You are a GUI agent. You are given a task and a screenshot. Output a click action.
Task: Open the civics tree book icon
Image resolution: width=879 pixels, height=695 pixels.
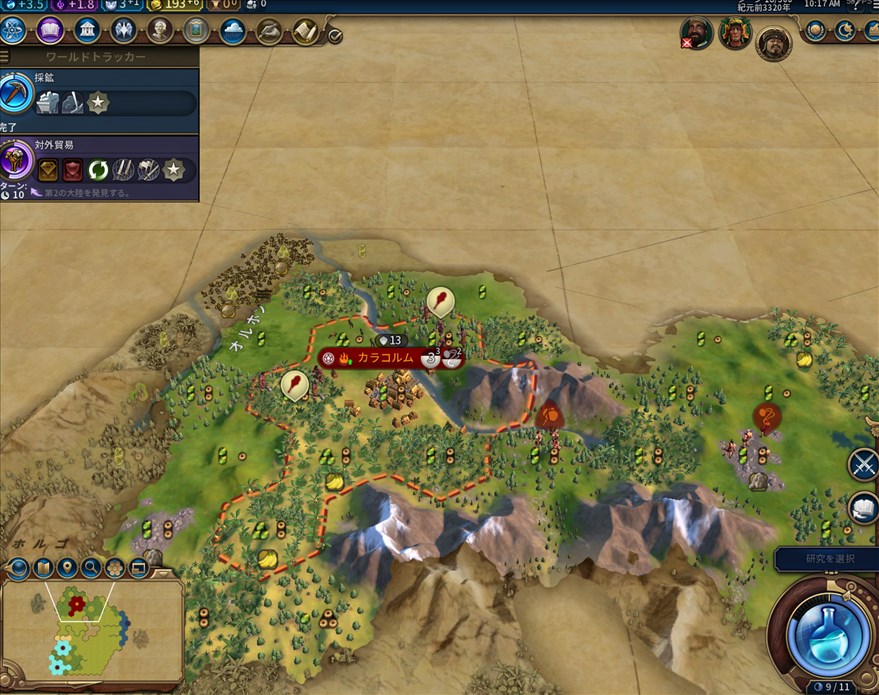[50, 30]
